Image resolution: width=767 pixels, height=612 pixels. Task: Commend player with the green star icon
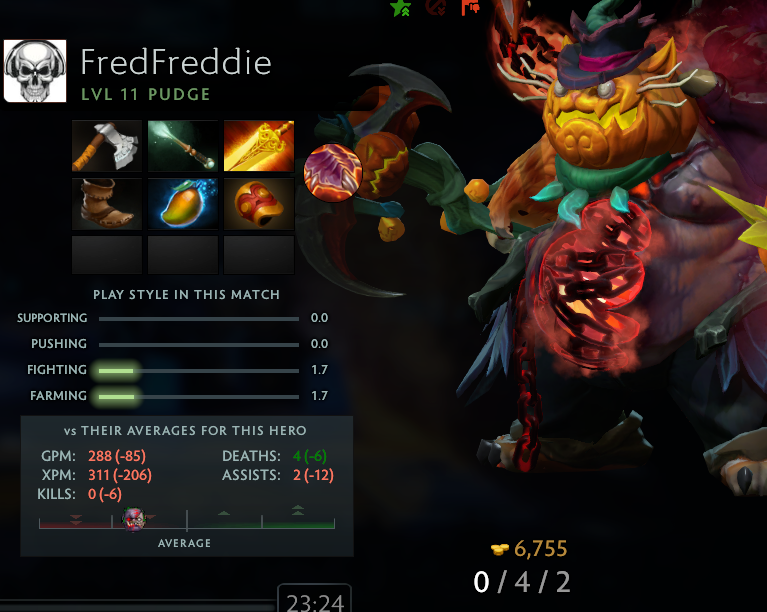click(401, 7)
